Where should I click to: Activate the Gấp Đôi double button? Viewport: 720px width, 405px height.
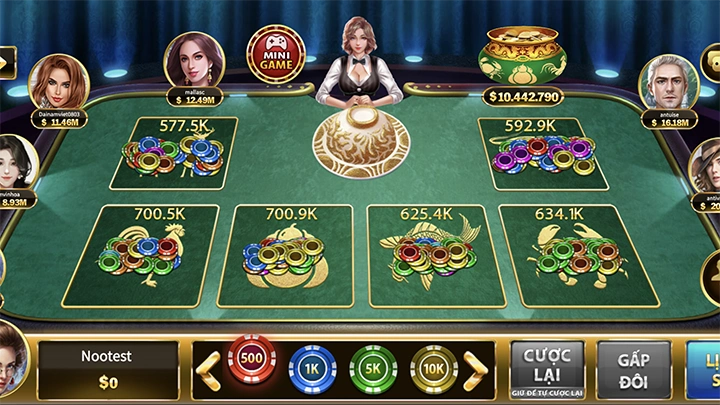tap(634, 370)
